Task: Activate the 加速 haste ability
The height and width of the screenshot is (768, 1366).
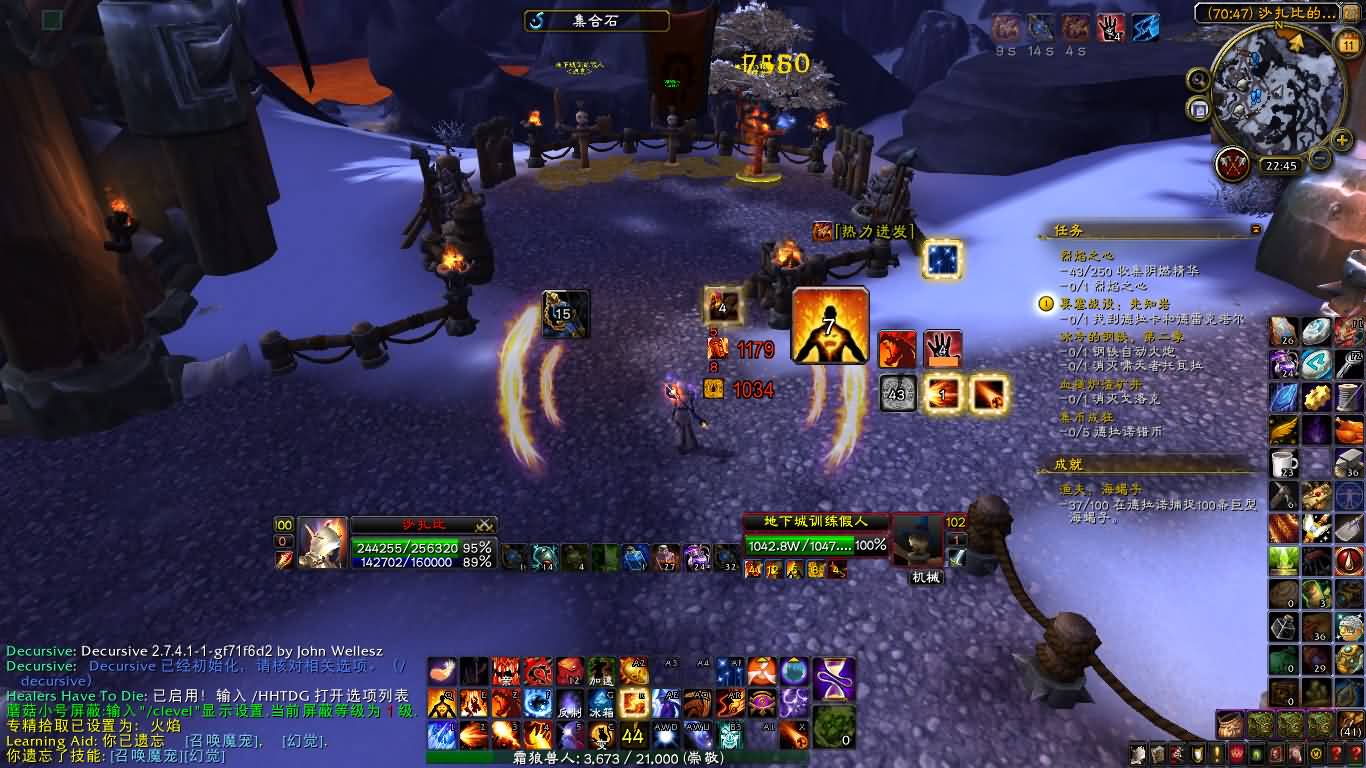Action: [x=602, y=671]
